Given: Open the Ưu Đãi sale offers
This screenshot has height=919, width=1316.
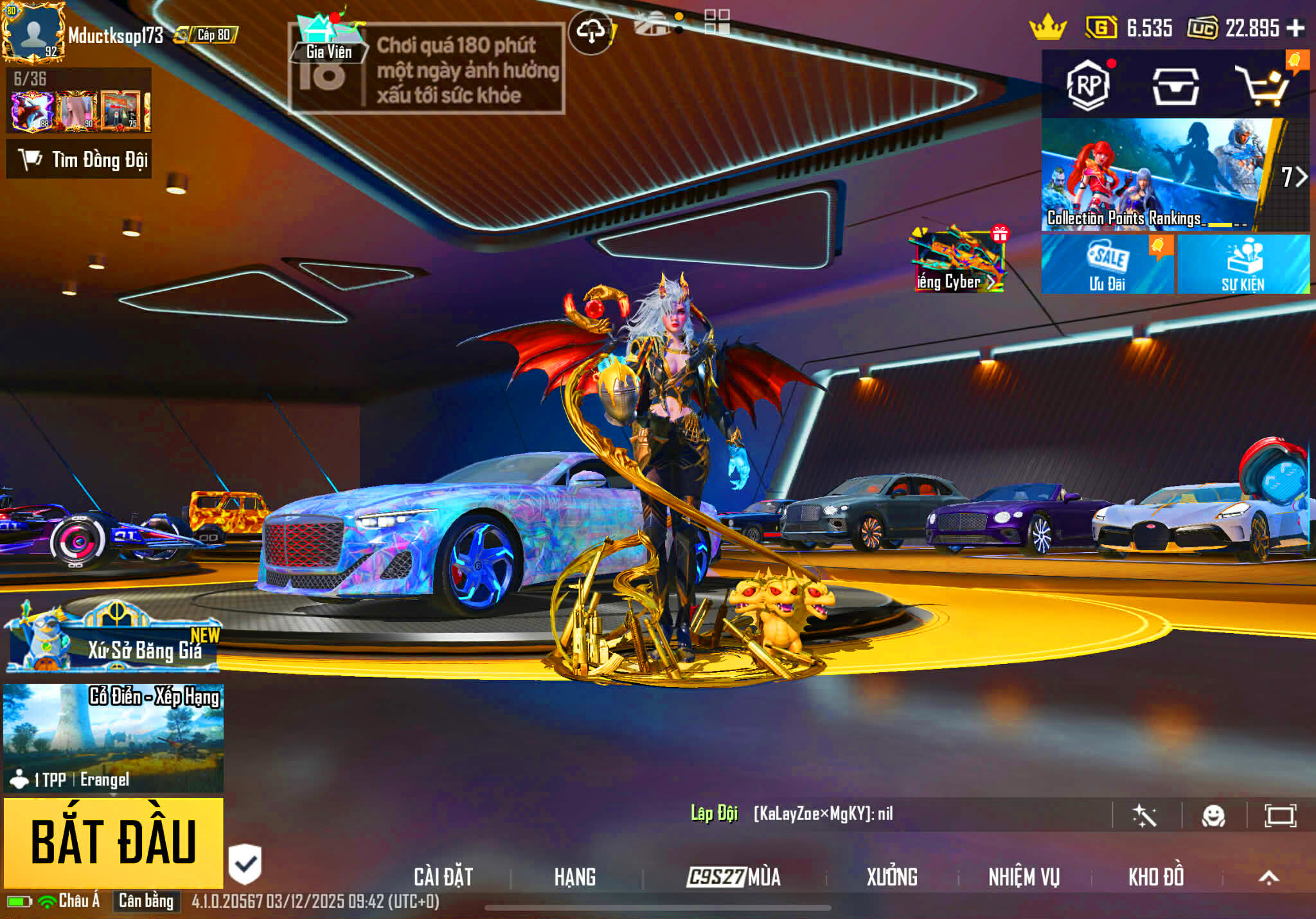Looking at the screenshot, I should [x=1107, y=265].
